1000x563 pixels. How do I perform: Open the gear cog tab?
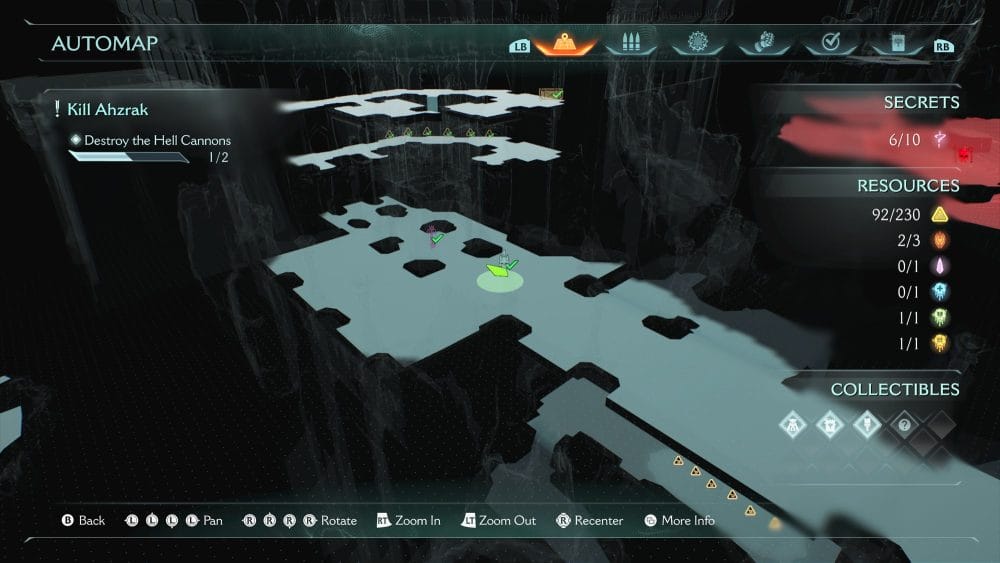point(696,43)
